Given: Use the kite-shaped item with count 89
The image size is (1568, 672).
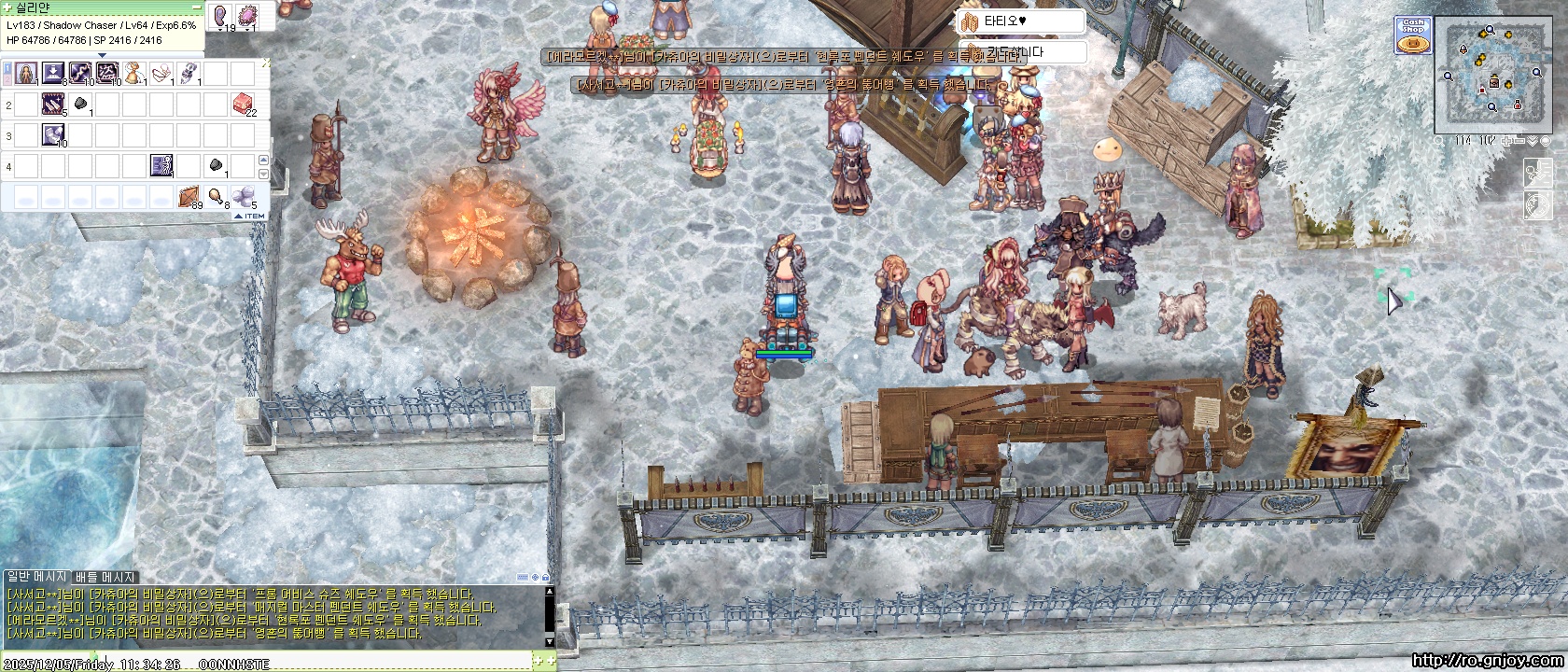Looking at the screenshot, I should (190, 196).
